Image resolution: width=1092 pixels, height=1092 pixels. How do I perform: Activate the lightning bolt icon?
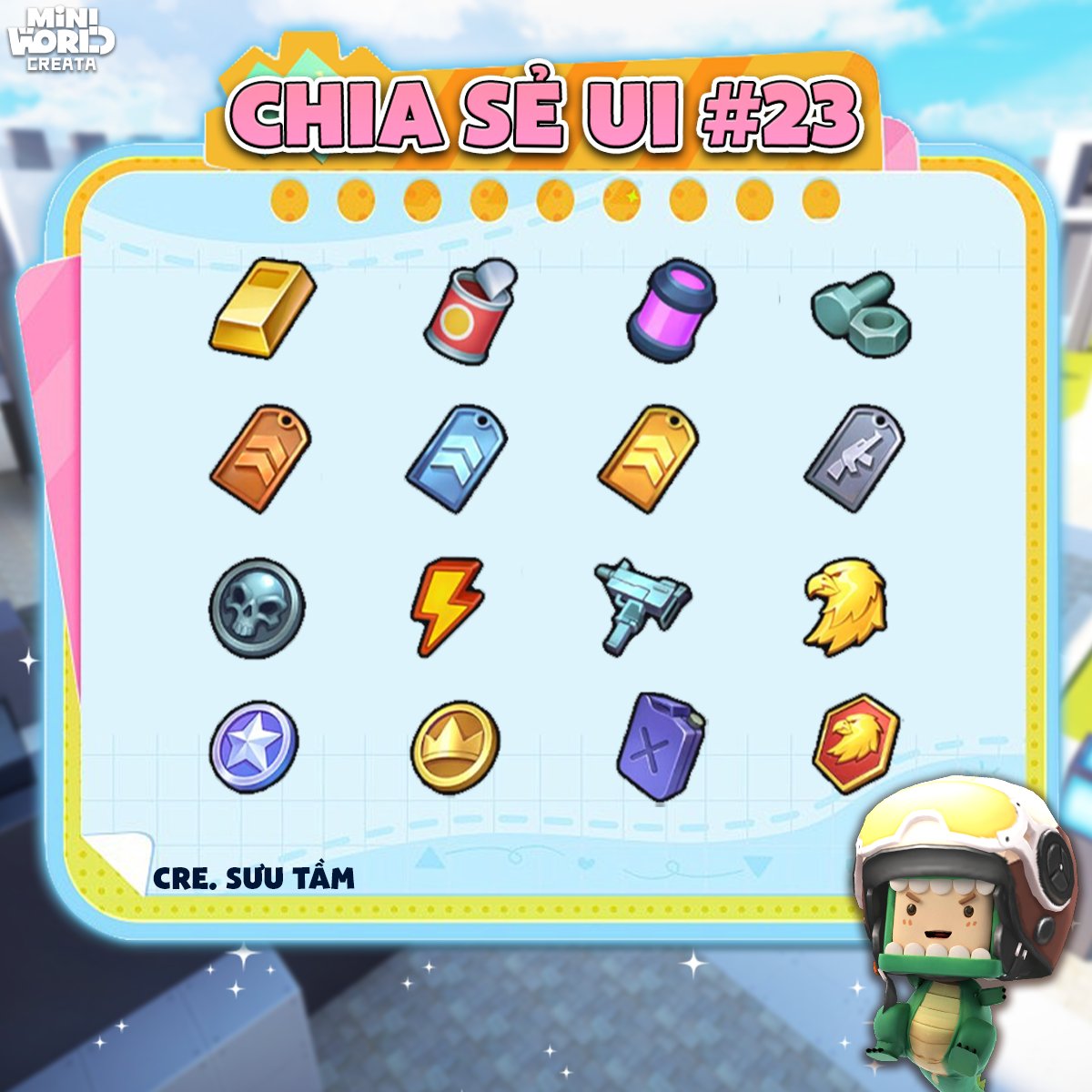click(449, 606)
